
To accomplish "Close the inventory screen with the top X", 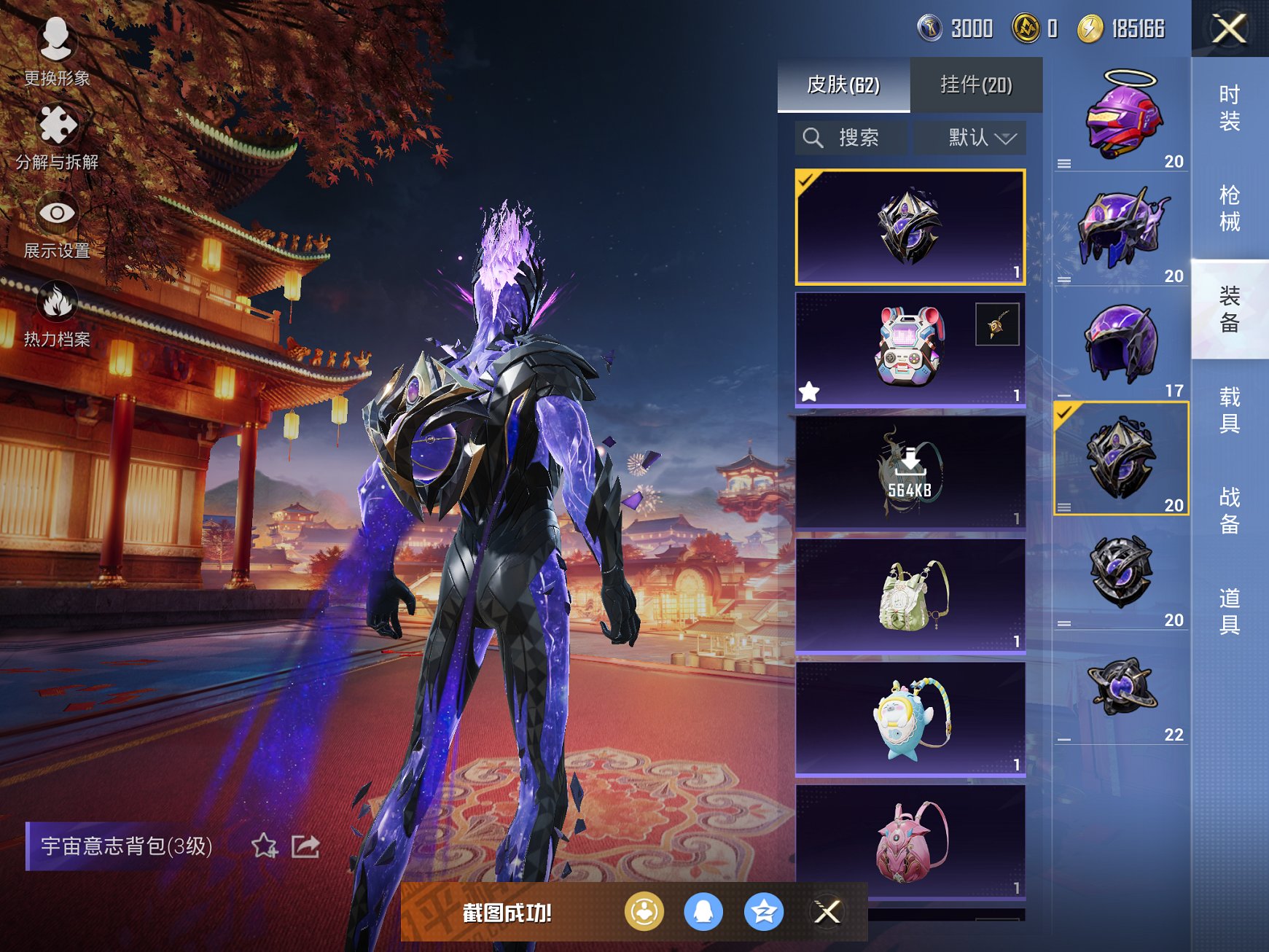I will (1229, 29).
